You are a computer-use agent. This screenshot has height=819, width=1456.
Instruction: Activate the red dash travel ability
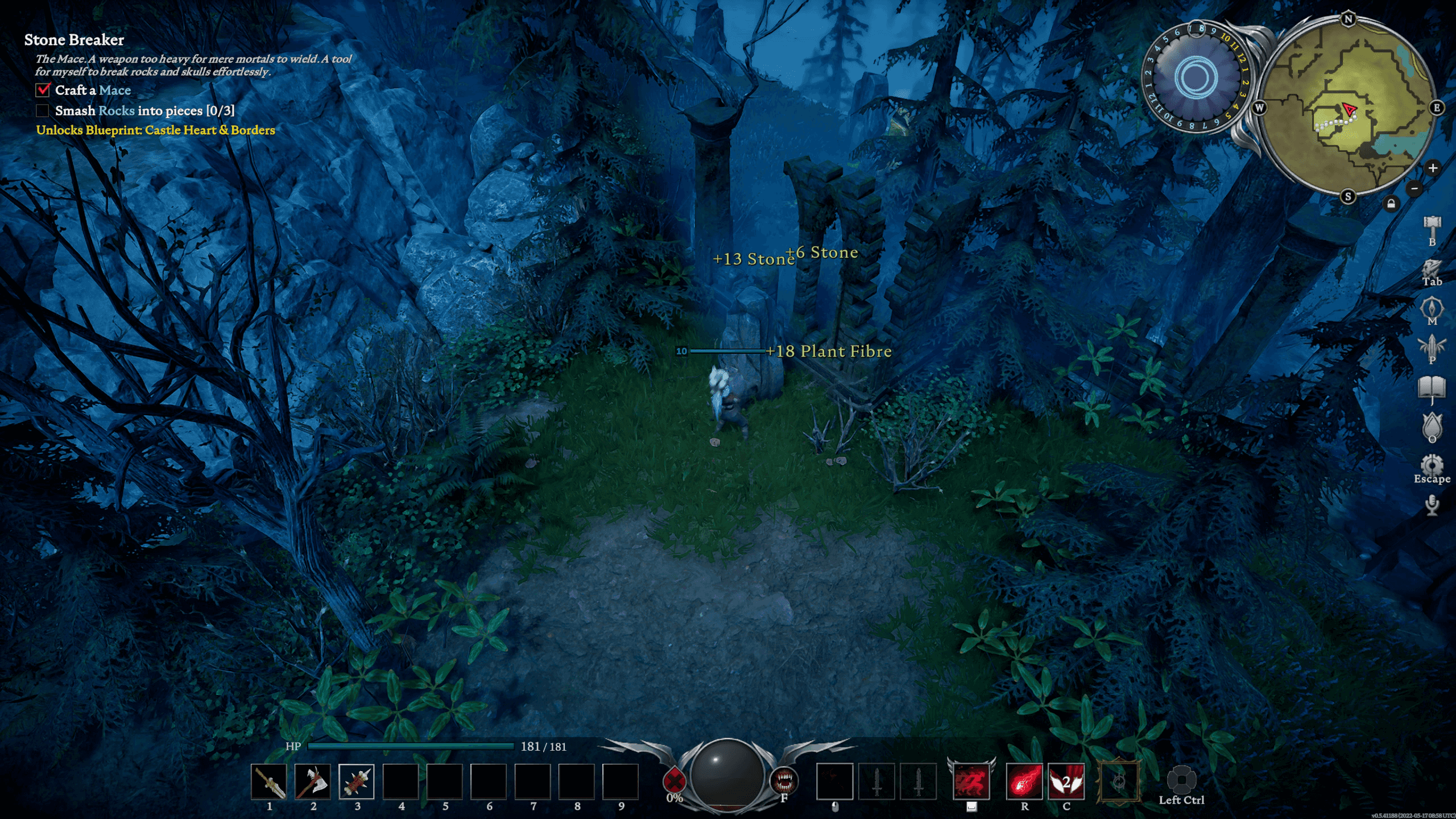point(971,781)
